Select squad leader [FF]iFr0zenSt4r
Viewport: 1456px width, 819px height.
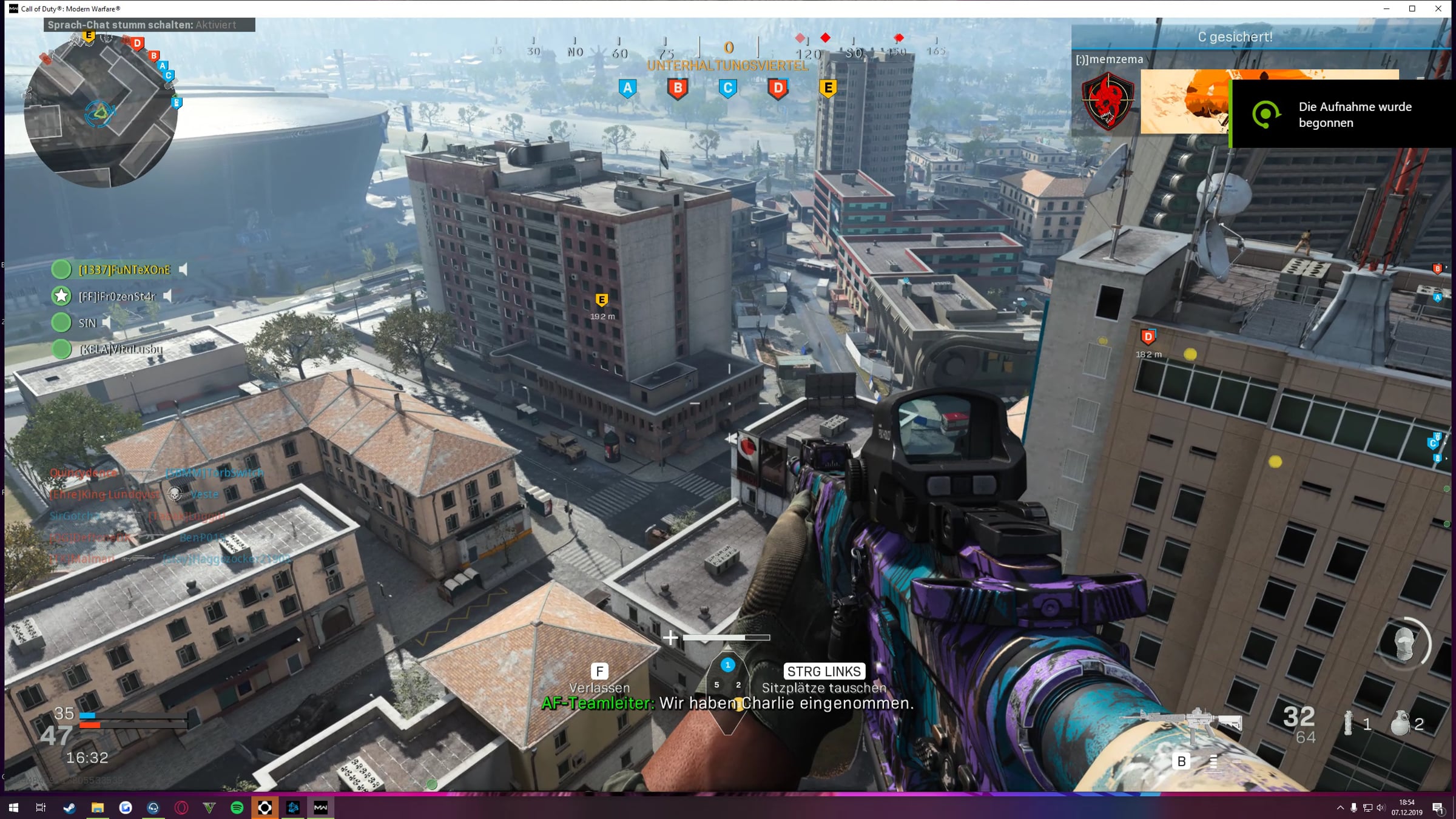[117, 296]
